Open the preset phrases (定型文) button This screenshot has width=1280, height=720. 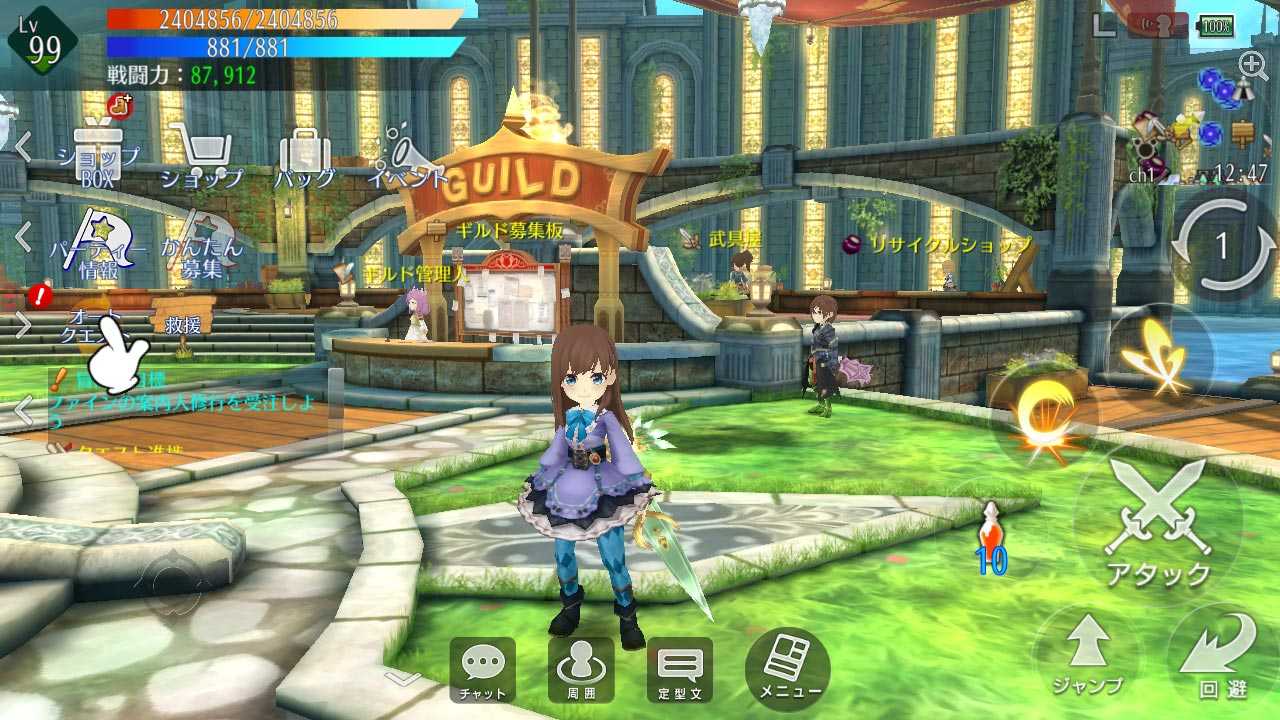point(679,669)
